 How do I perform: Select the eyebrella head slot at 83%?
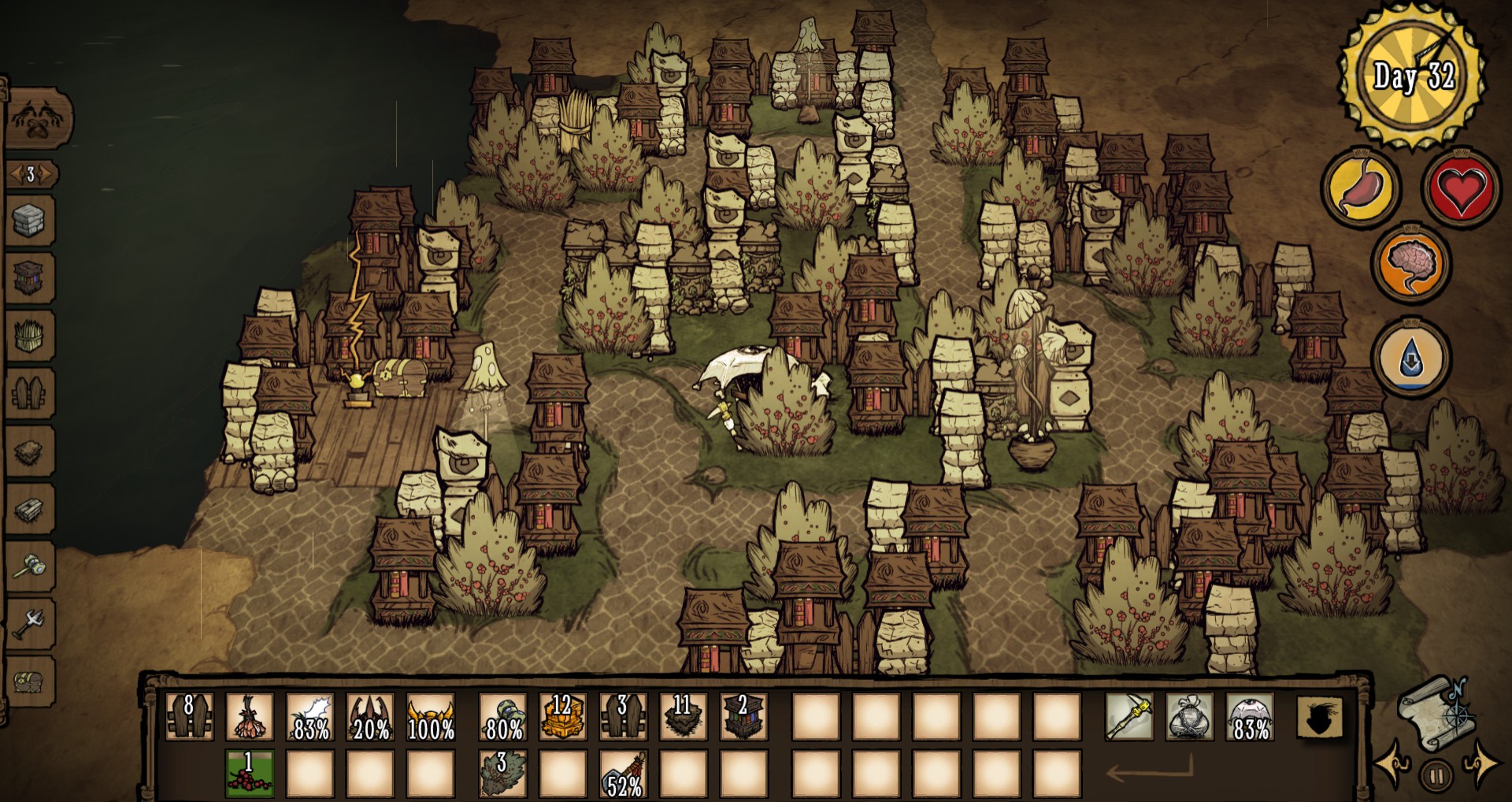pos(1250,717)
